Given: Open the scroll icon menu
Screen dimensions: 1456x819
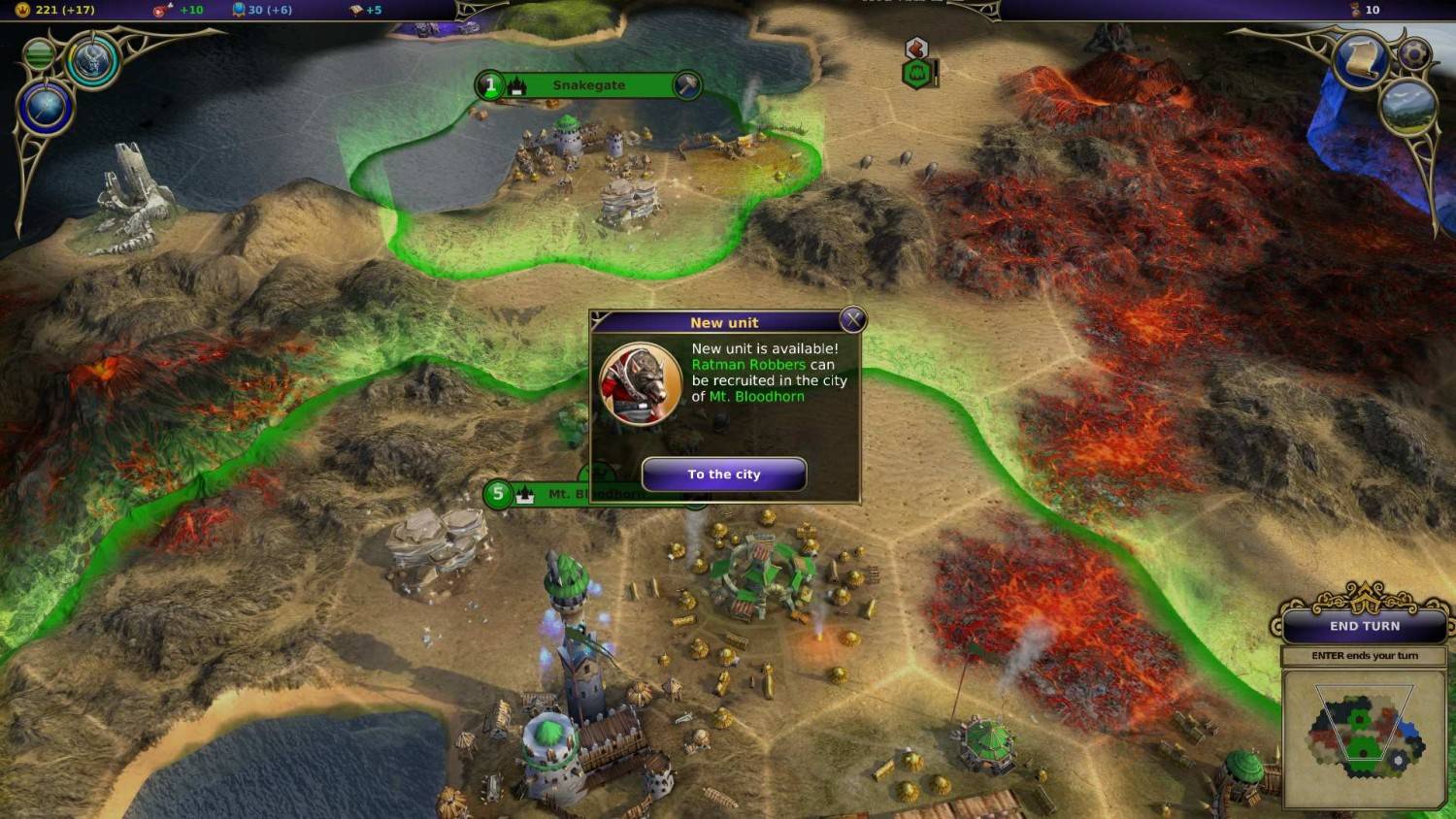Looking at the screenshot, I should pyautogui.click(x=1360, y=59).
